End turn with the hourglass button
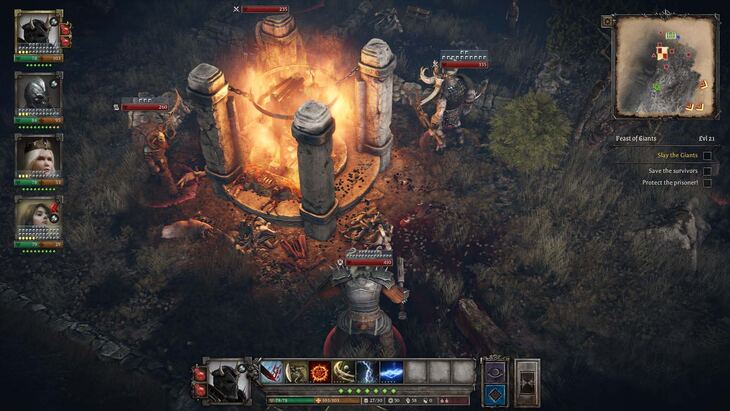 click(x=527, y=382)
